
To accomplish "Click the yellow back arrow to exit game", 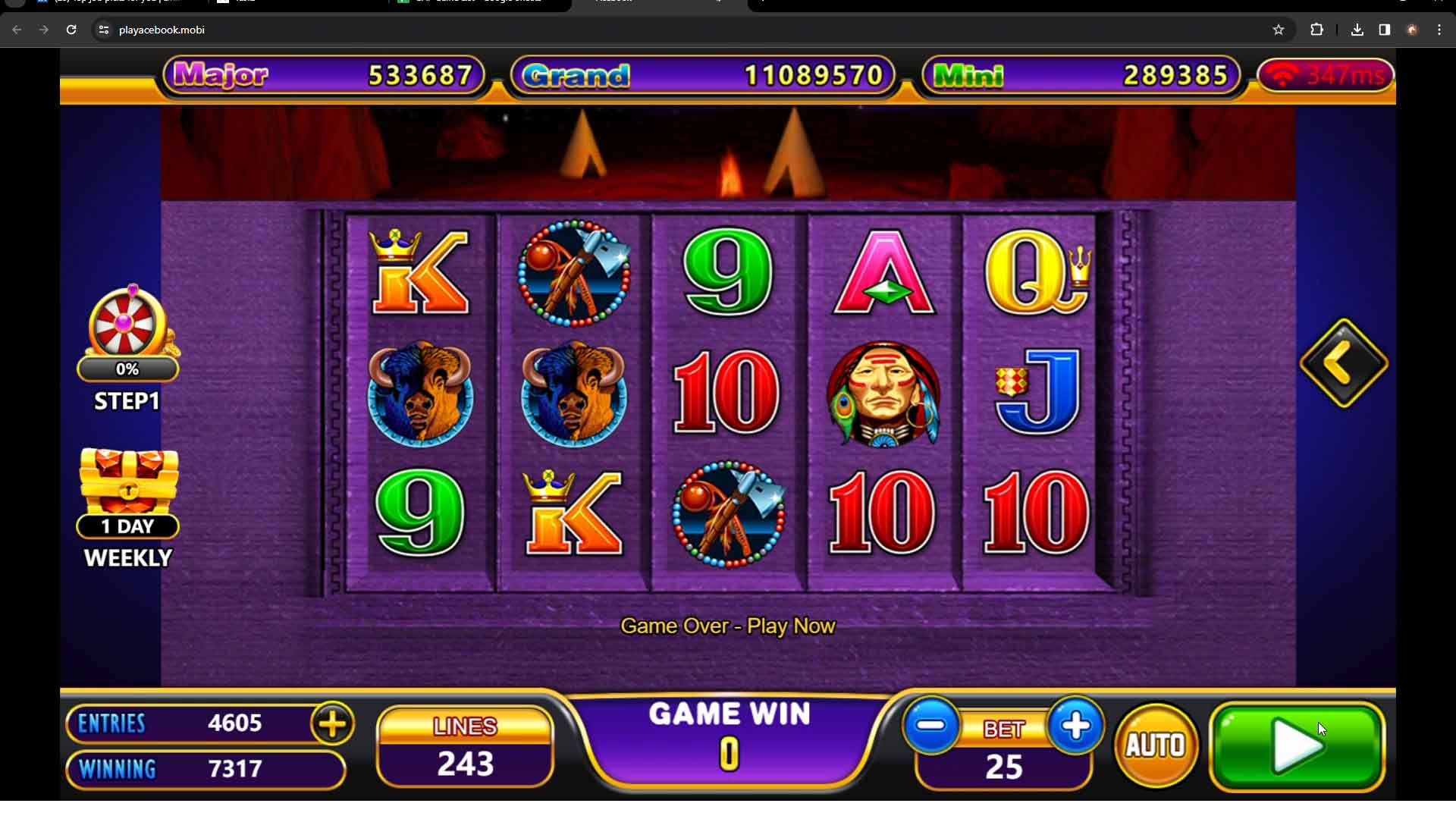I will click(x=1342, y=362).
